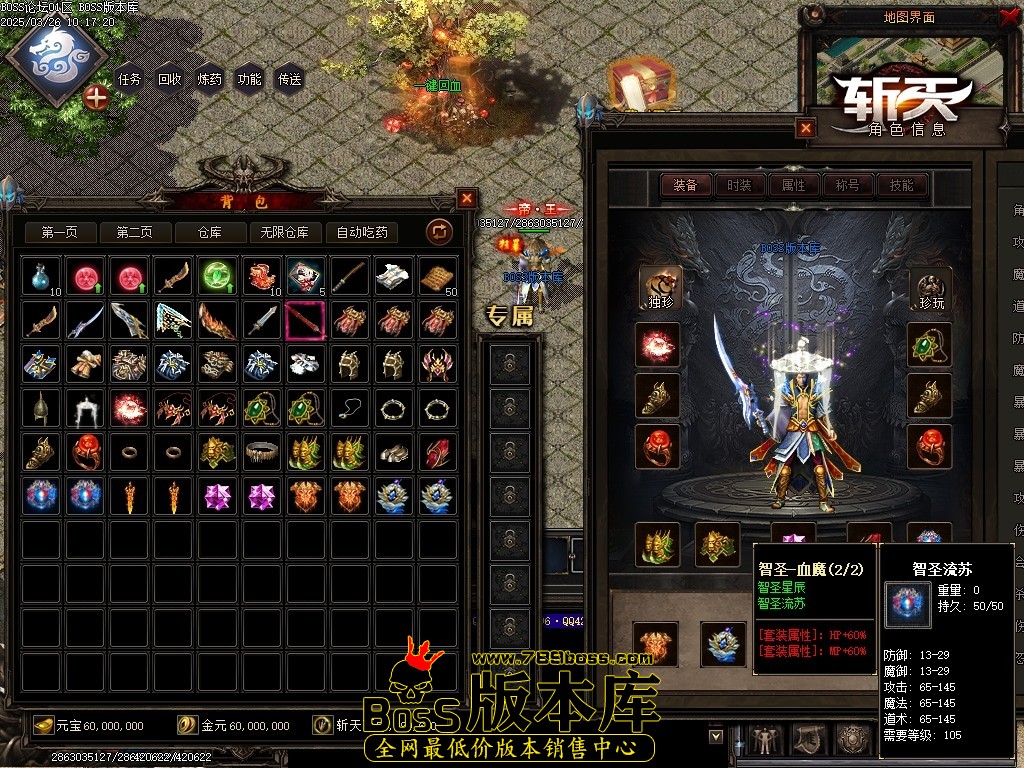
Task: Open the 技能 skills tab
Action: 902,185
